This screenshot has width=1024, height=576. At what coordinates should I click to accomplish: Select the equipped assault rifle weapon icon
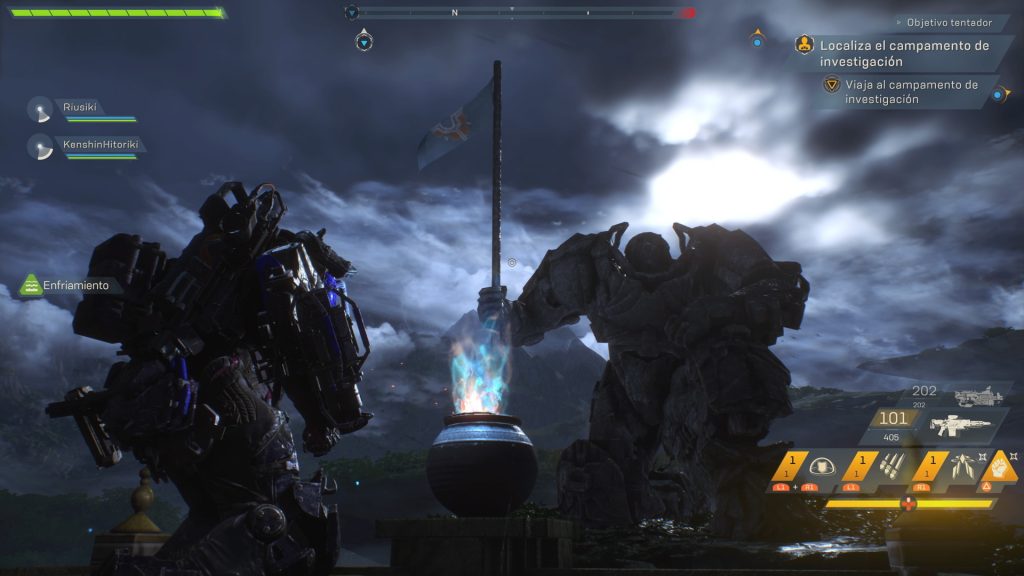960,425
